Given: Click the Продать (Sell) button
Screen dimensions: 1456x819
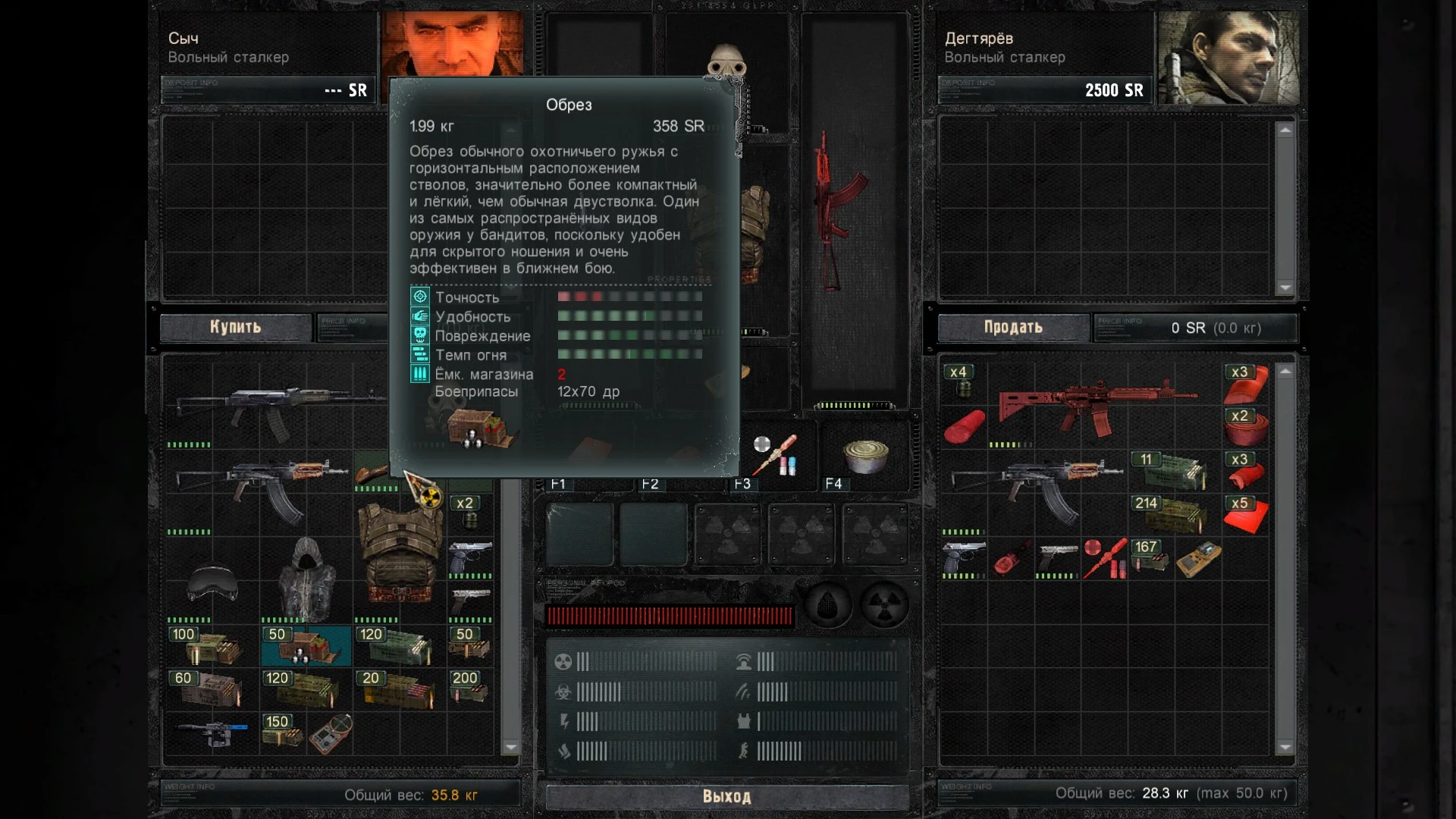Looking at the screenshot, I should (1013, 327).
